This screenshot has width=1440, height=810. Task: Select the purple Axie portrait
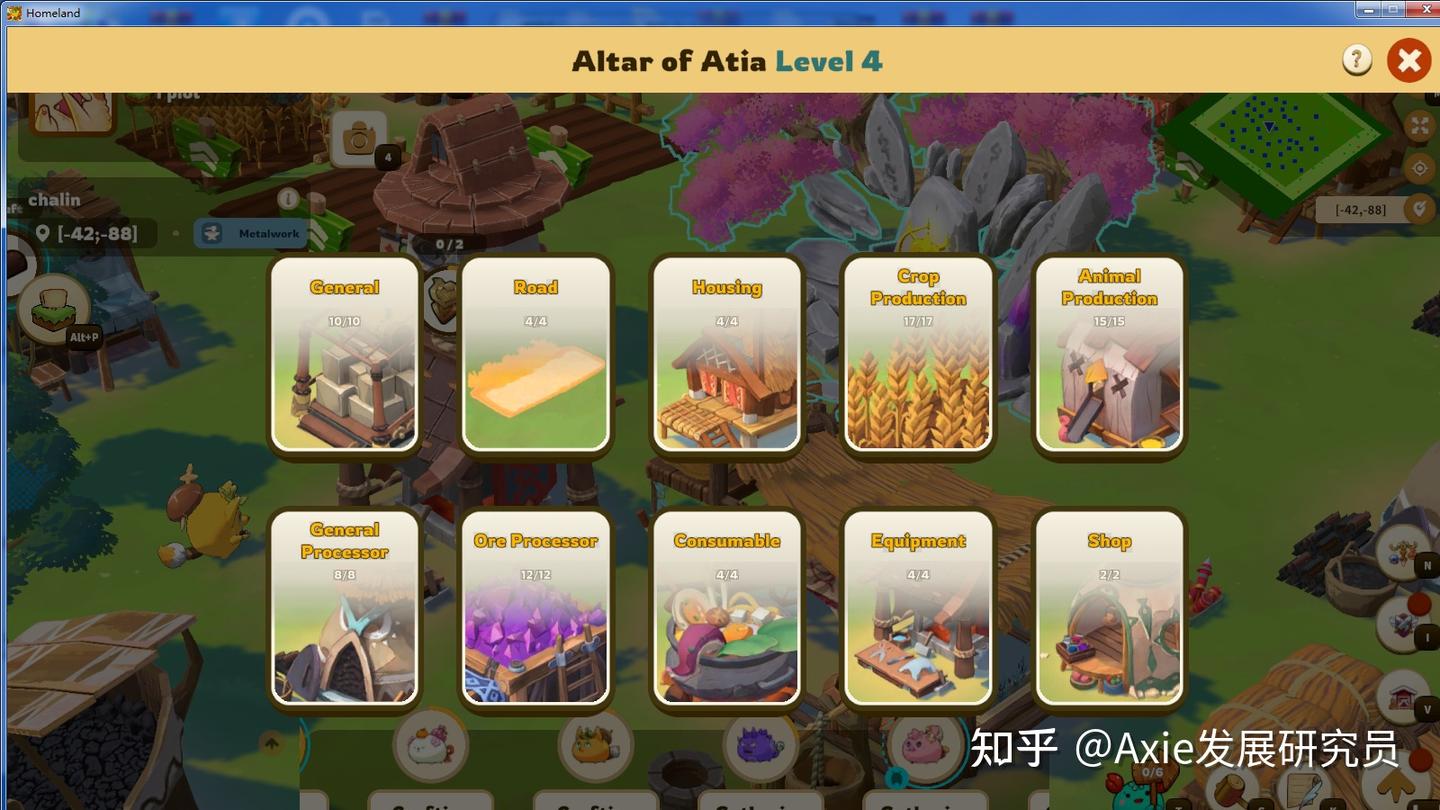(x=760, y=747)
